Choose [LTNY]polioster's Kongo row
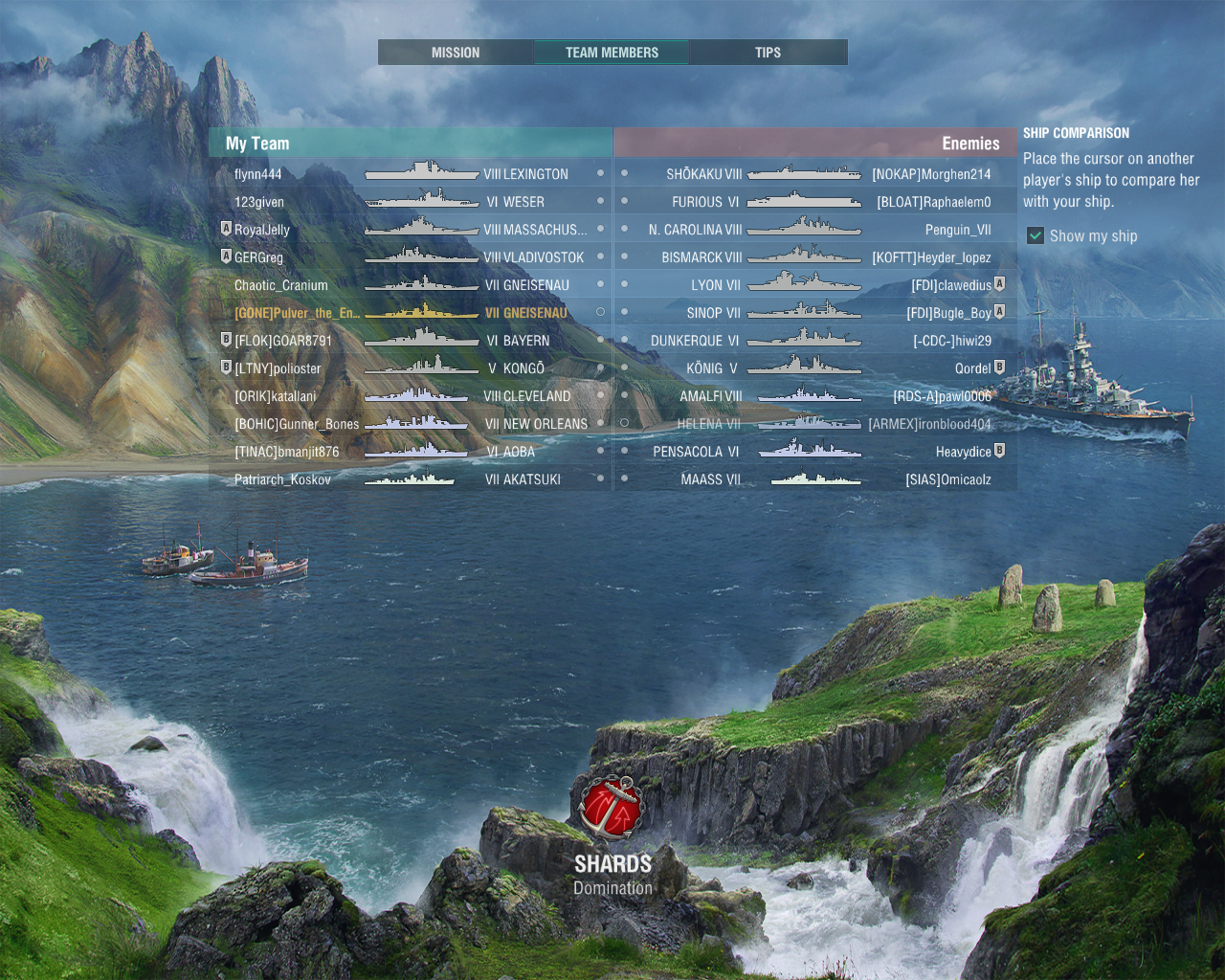 412,368
